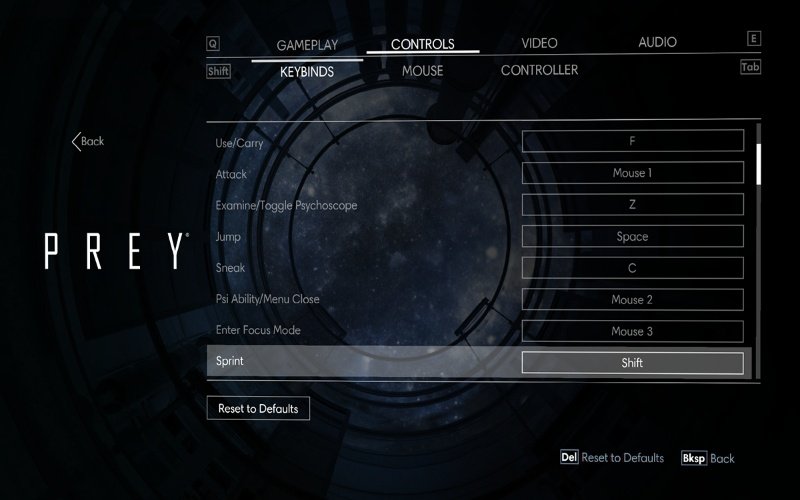Open the Controller sub-tab
This screenshot has height=500, width=800.
(539, 70)
